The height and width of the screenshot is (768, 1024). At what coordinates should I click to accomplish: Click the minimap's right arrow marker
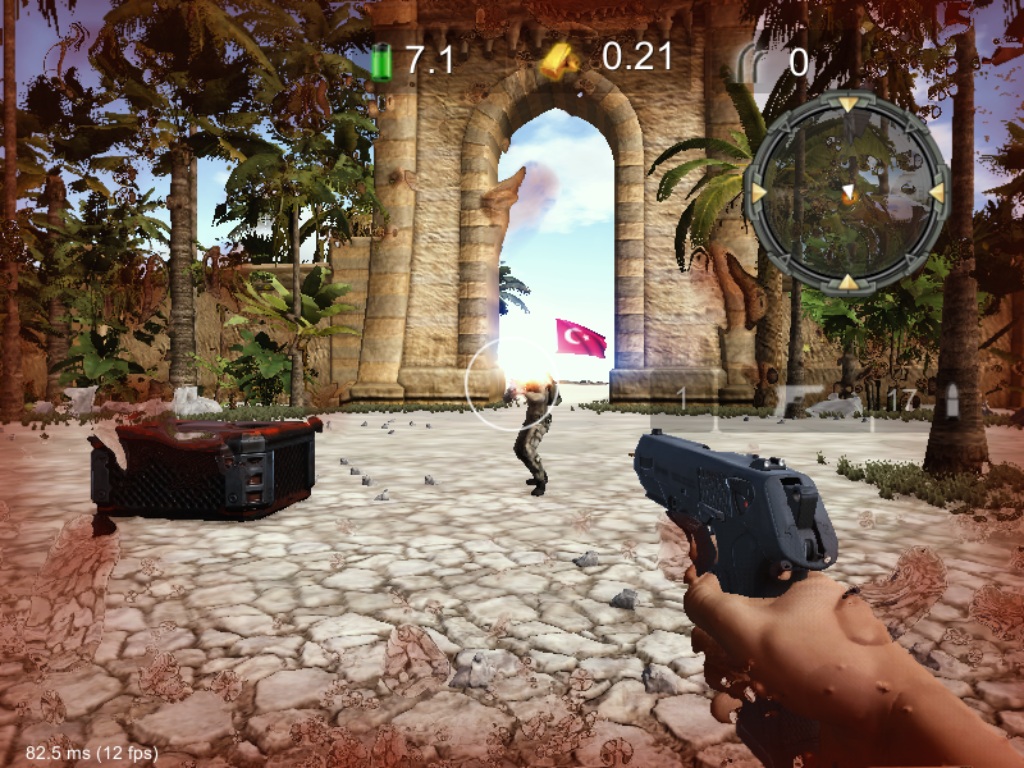click(x=937, y=191)
